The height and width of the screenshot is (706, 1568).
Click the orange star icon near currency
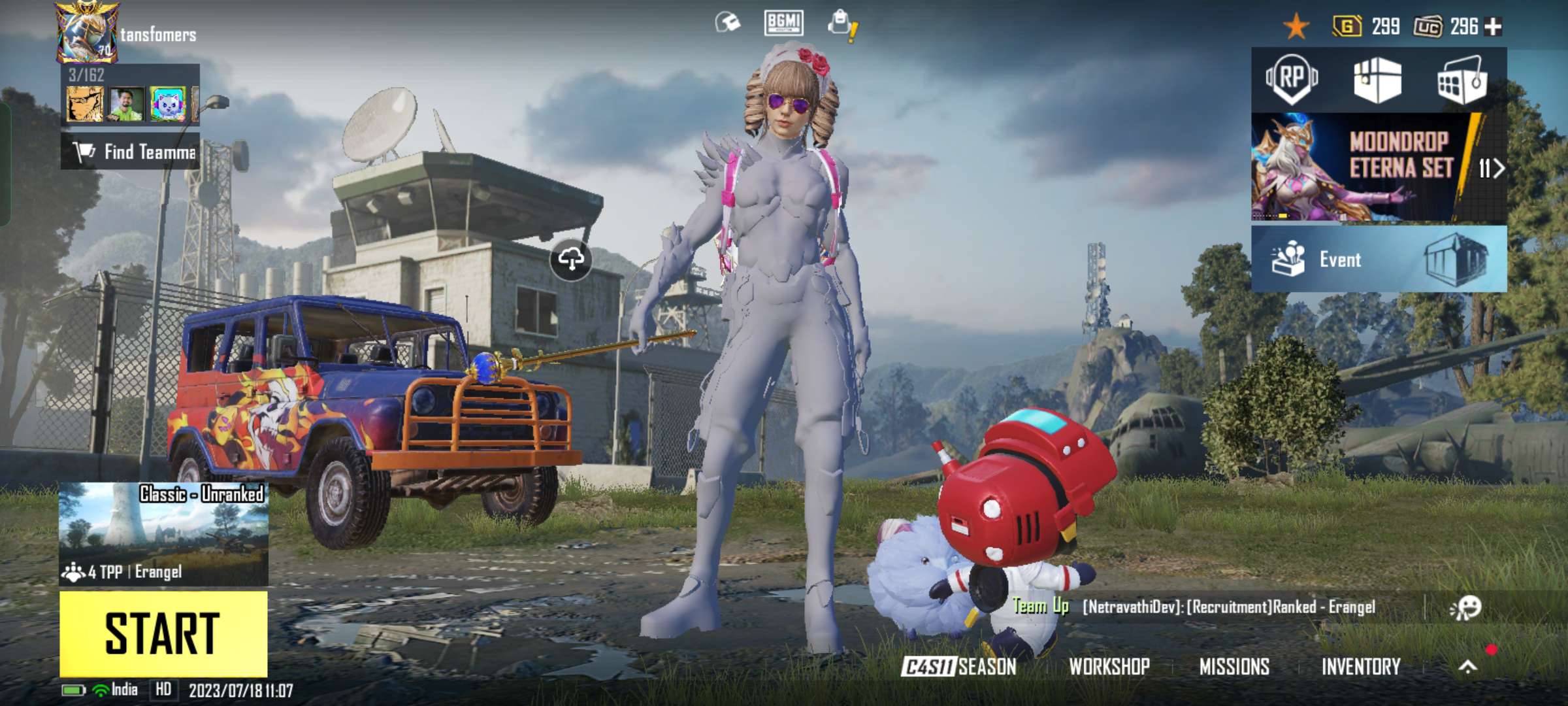click(1296, 27)
